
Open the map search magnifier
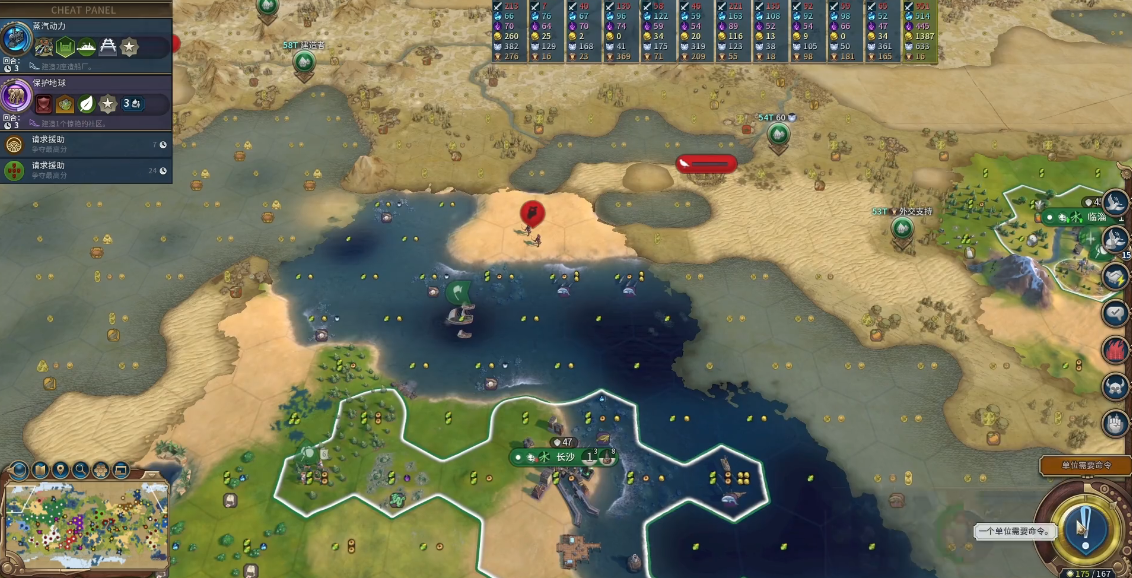80,469
